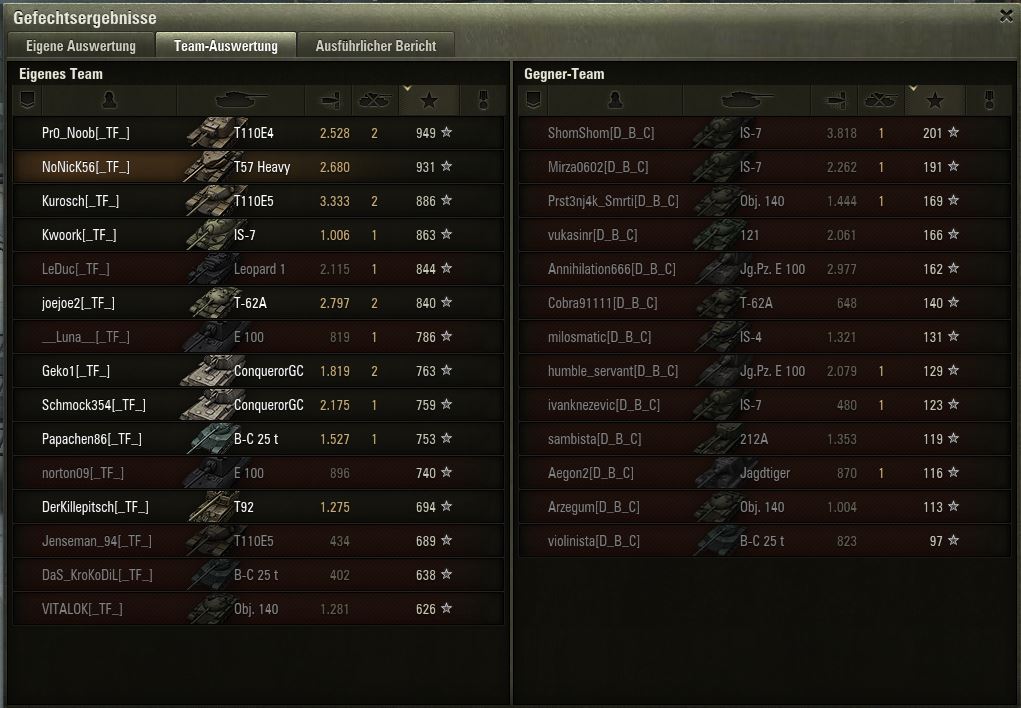This screenshot has width=1021, height=708.
Task: Close the Gefechtsergebnisse window
Action: point(1006,16)
